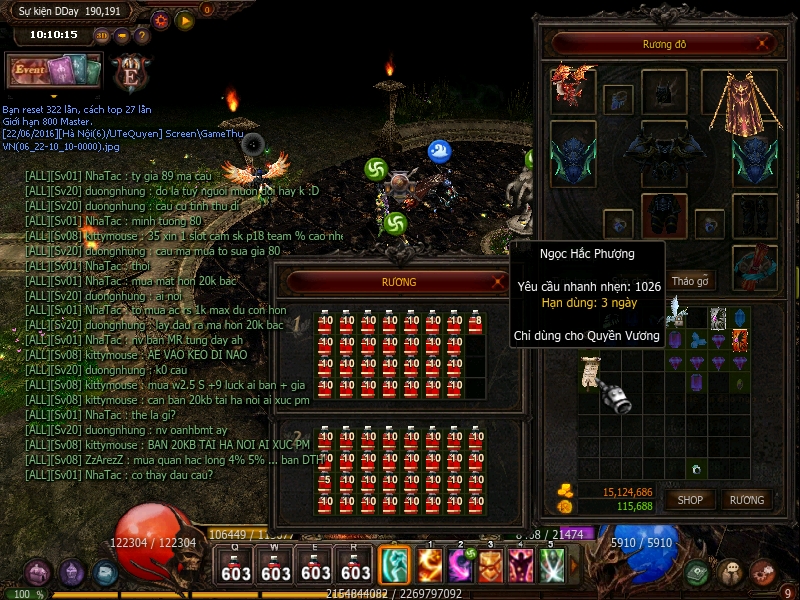Select the silver gauntlet item in the inventory
Screen dimensions: 800x600
tap(617, 398)
